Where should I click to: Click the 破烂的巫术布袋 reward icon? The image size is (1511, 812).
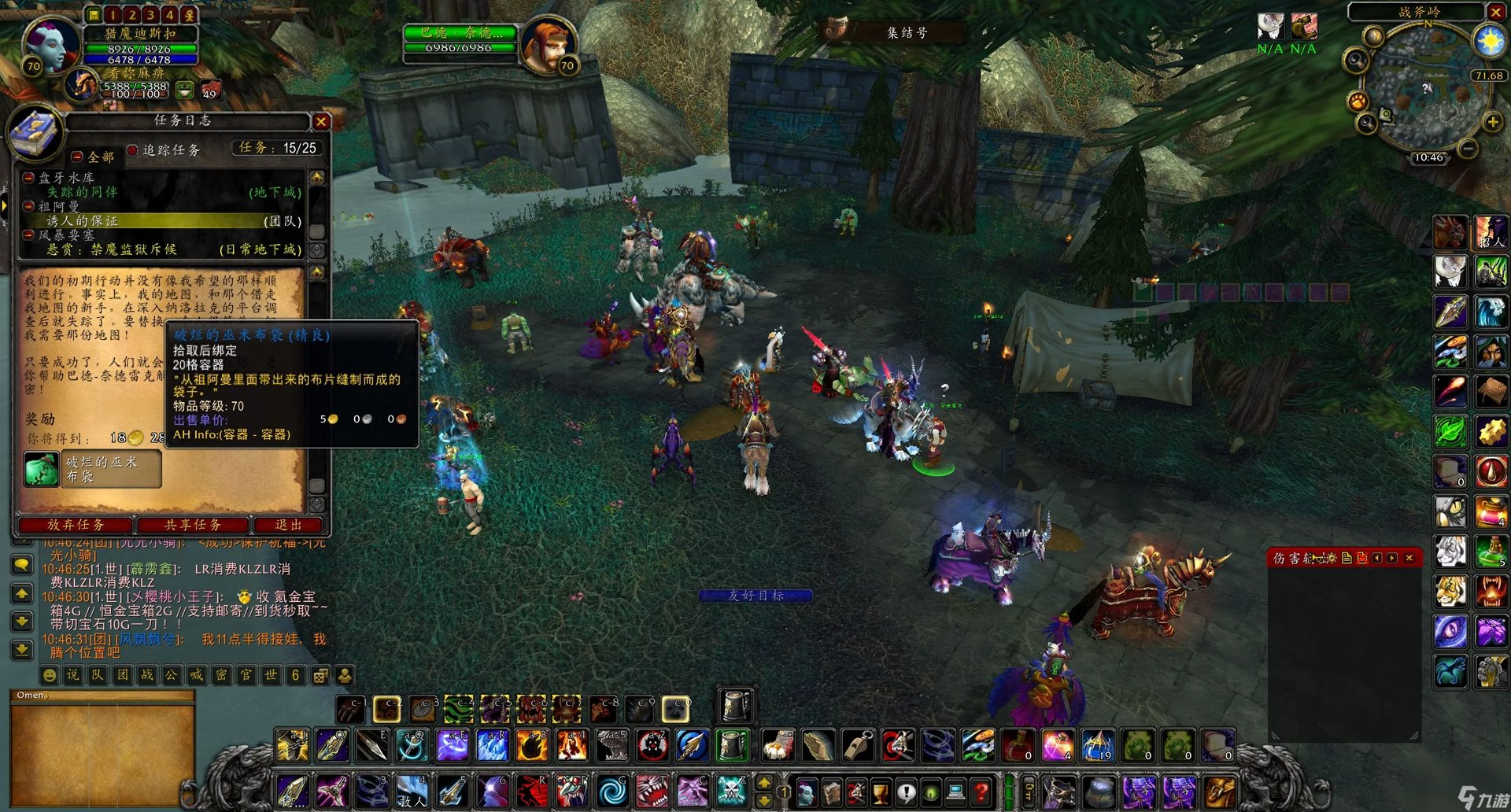(41, 469)
